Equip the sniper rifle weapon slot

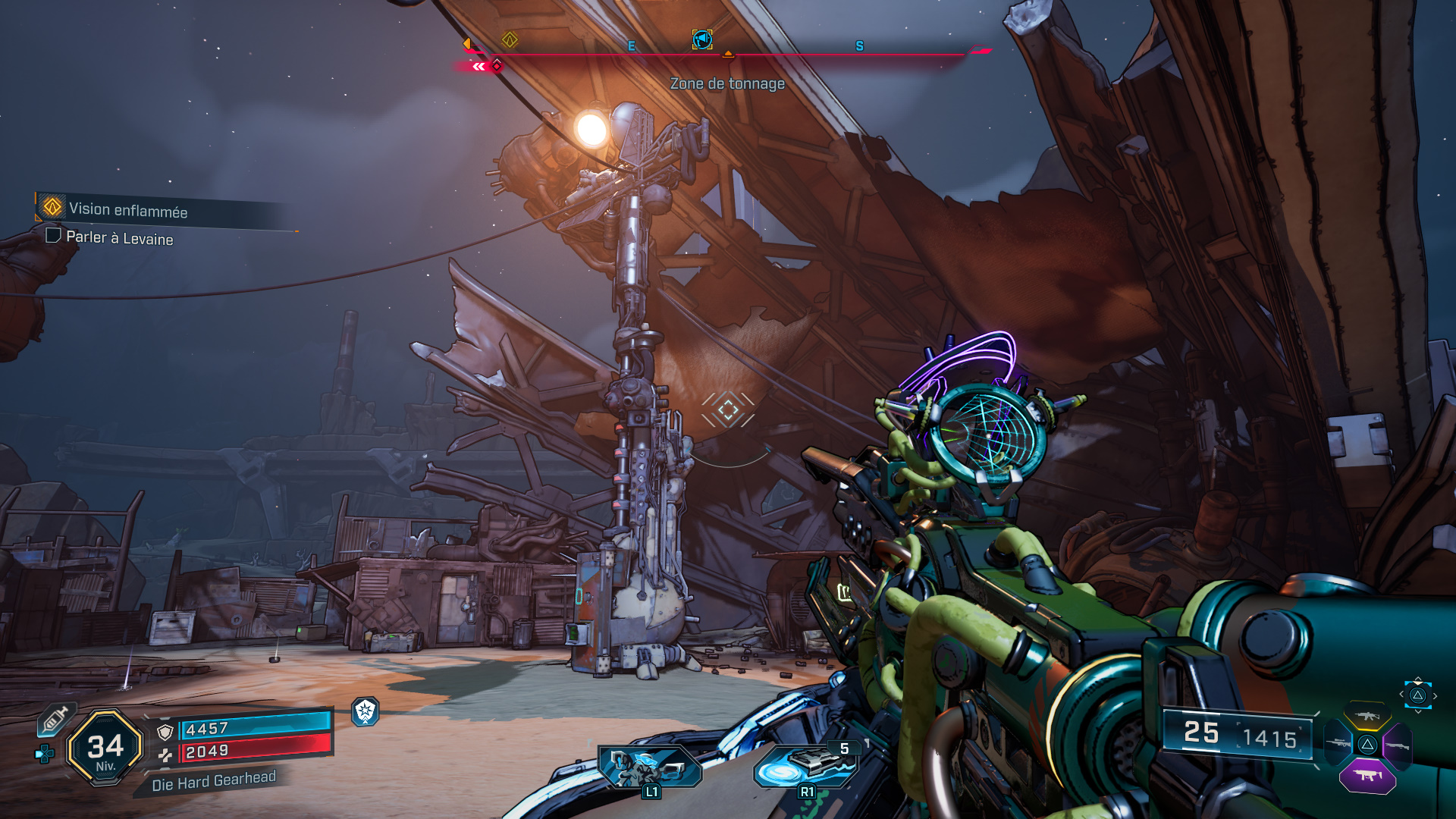click(1338, 745)
